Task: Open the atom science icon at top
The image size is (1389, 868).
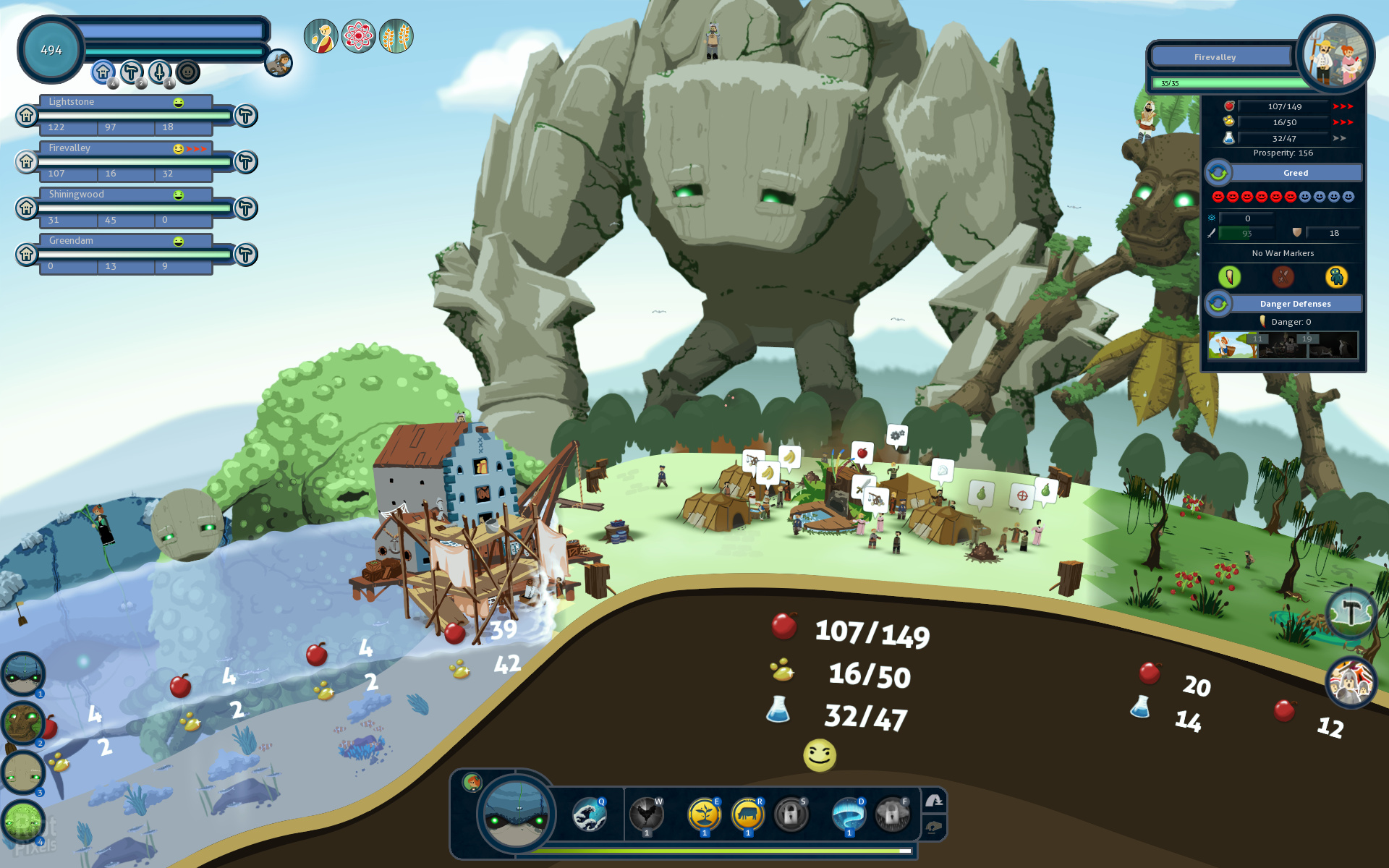Action: [x=359, y=36]
